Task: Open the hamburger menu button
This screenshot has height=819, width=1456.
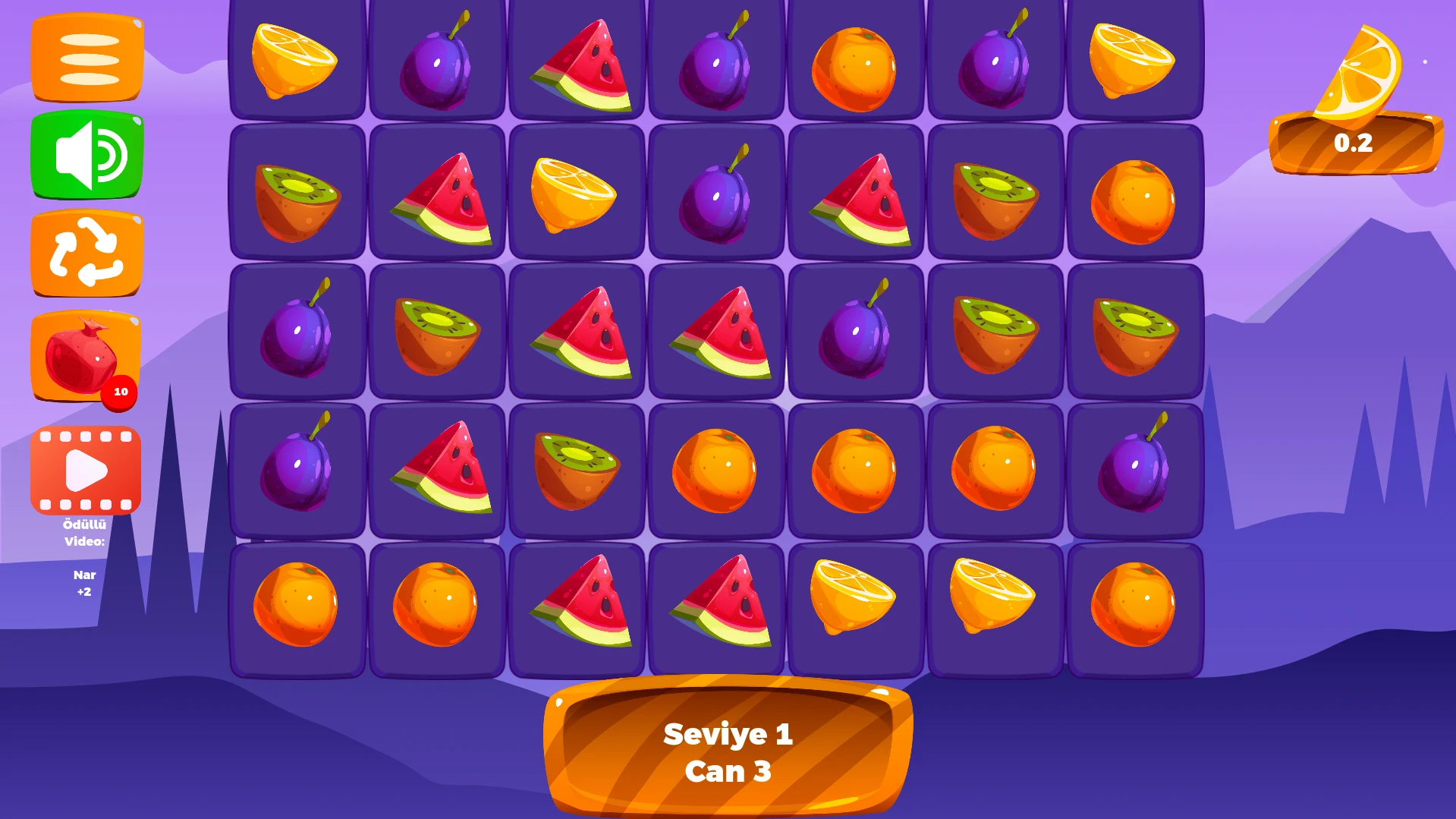Action: pyautogui.click(x=87, y=58)
